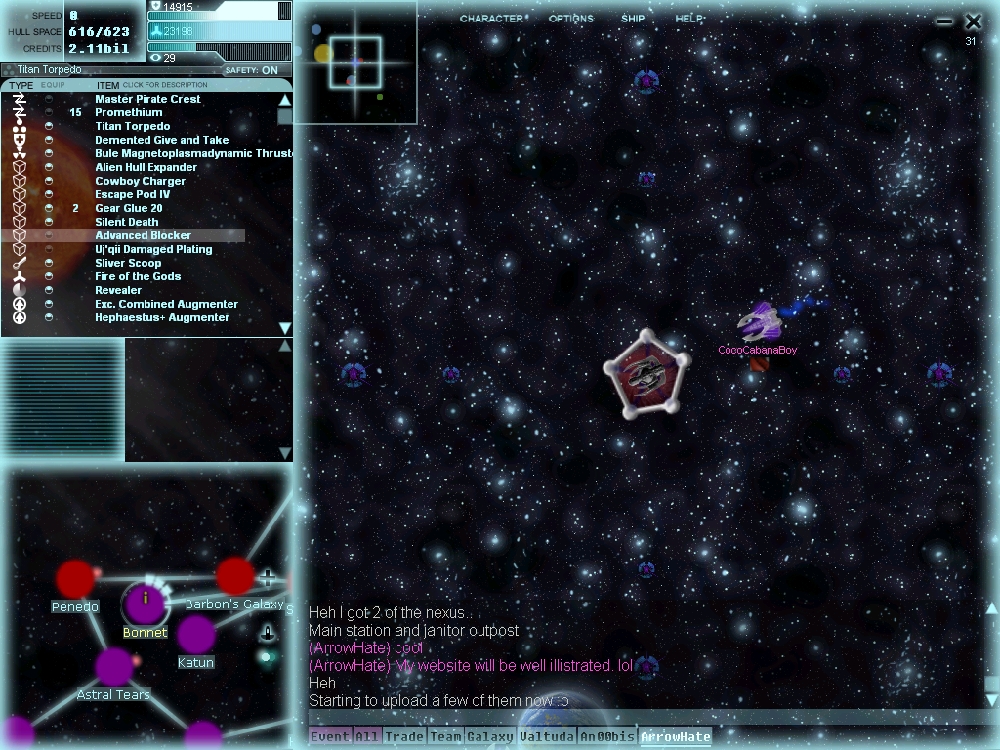Viewport: 1000px width, 750px height.
Task: Open the Character menu
Action: (491, 19)
